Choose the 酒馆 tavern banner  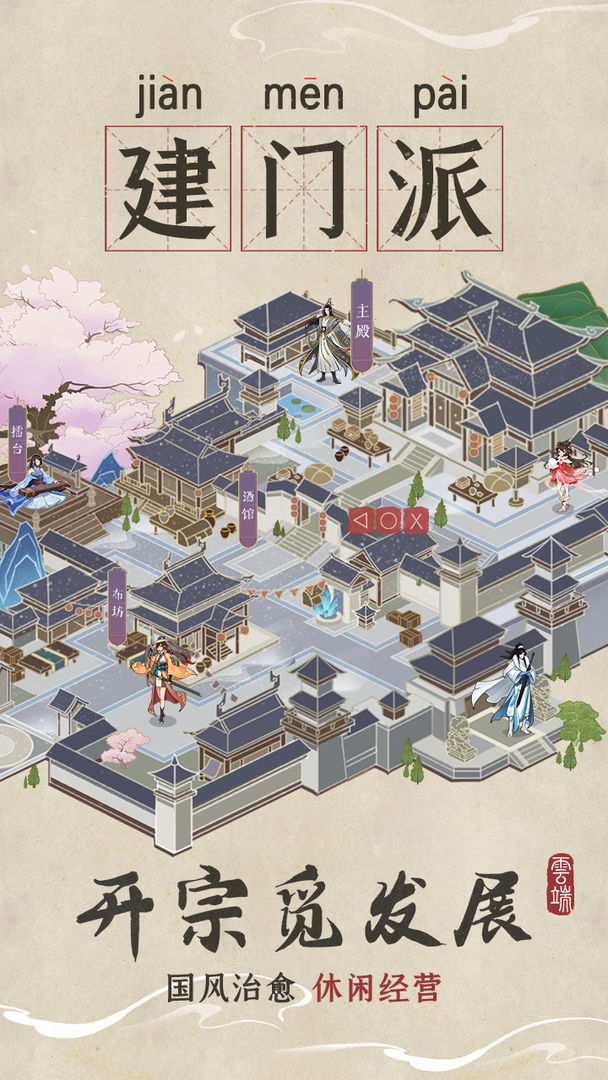(x=248, y=507)
